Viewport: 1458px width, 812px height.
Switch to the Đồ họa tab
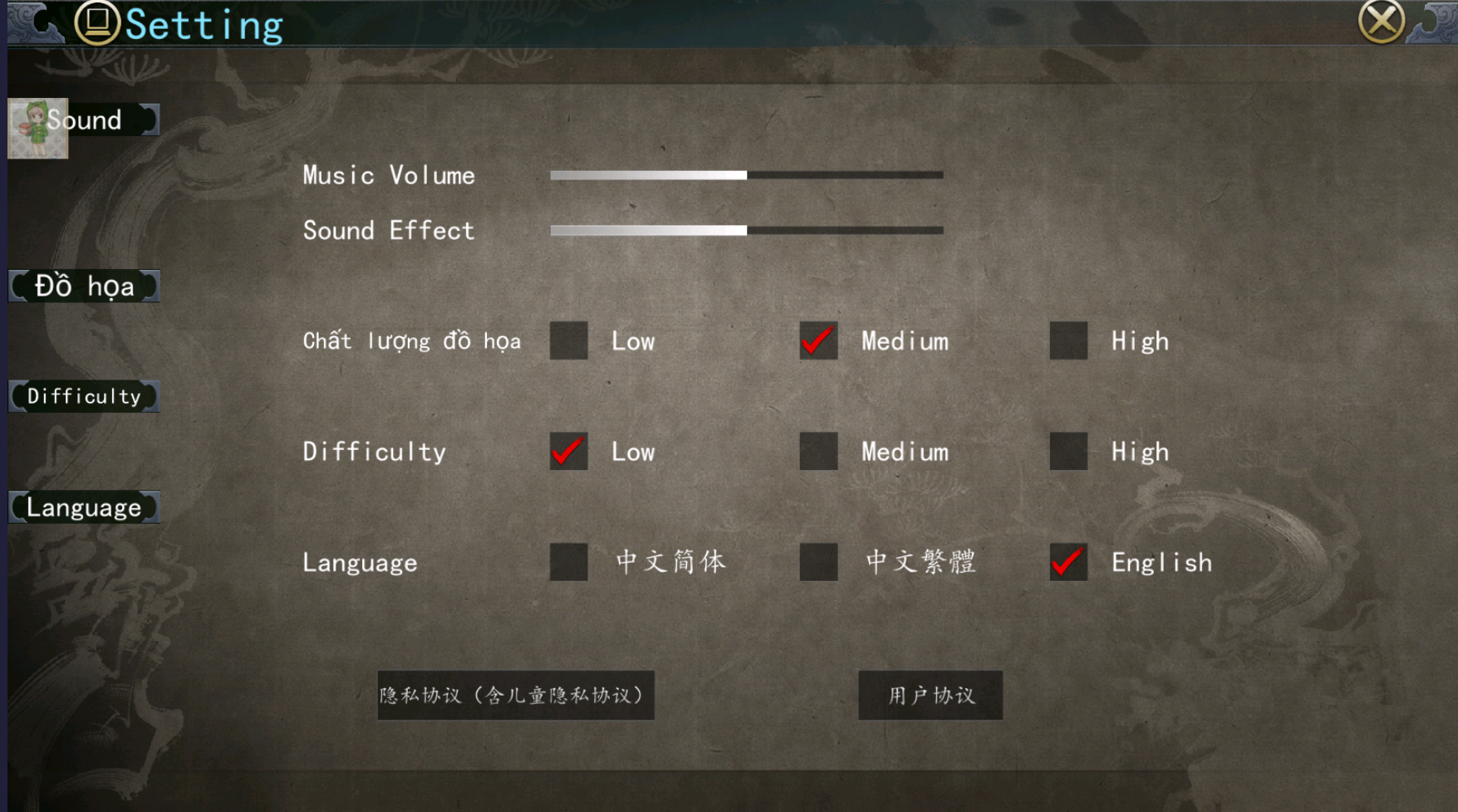(83, 286)
